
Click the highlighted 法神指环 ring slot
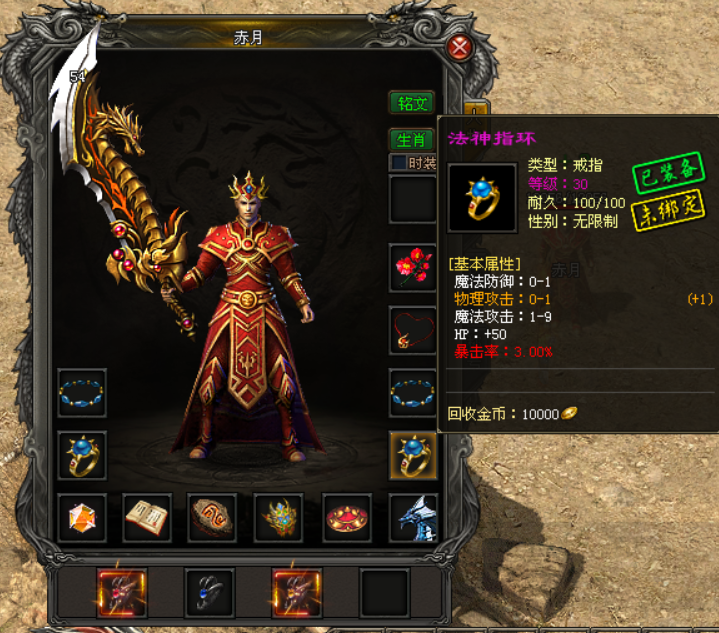click(x=412, y=456)
